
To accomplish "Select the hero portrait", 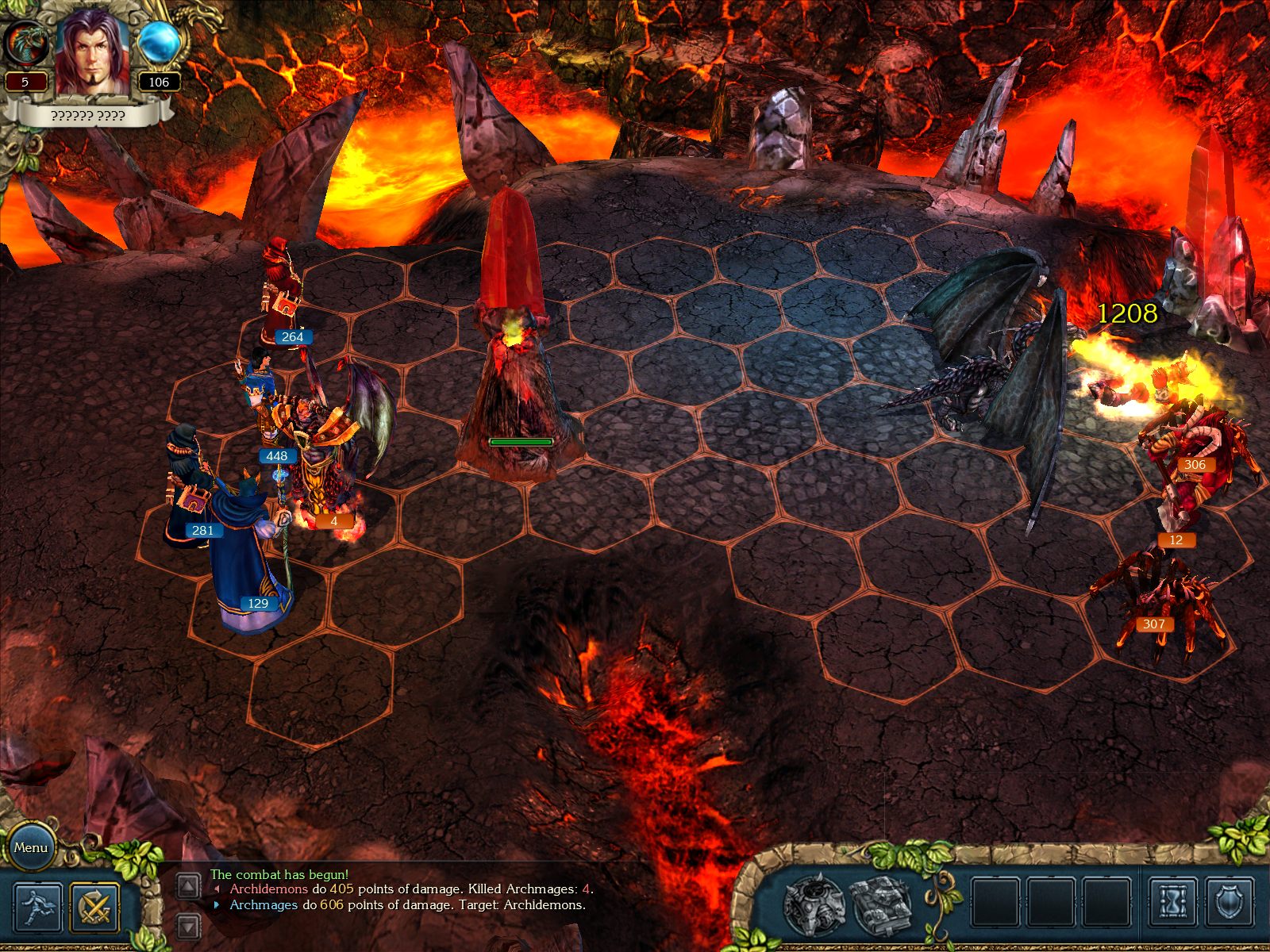I will [91, 53].
